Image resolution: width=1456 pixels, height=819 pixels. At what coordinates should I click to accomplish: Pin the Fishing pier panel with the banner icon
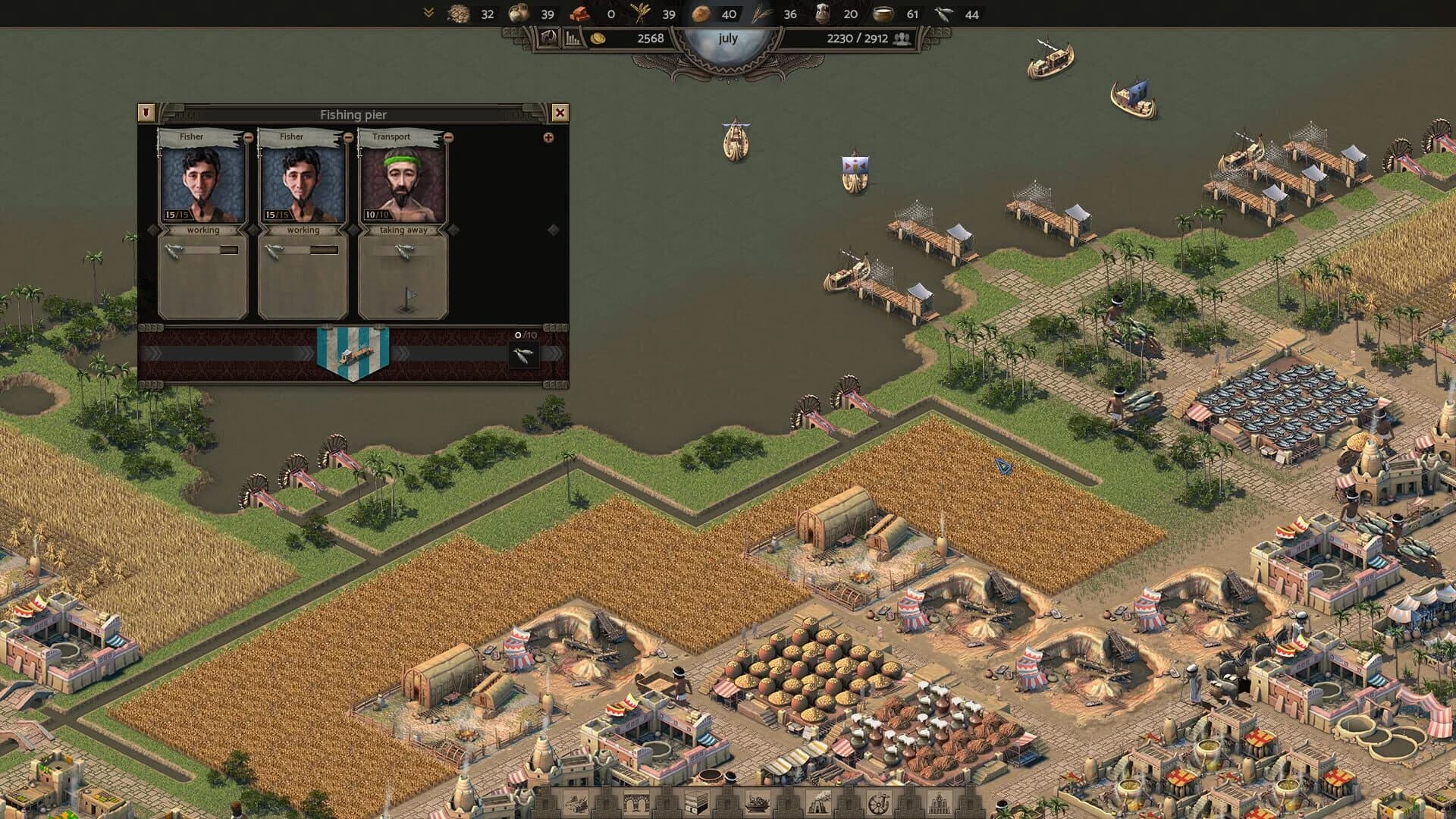coord(146,111)
